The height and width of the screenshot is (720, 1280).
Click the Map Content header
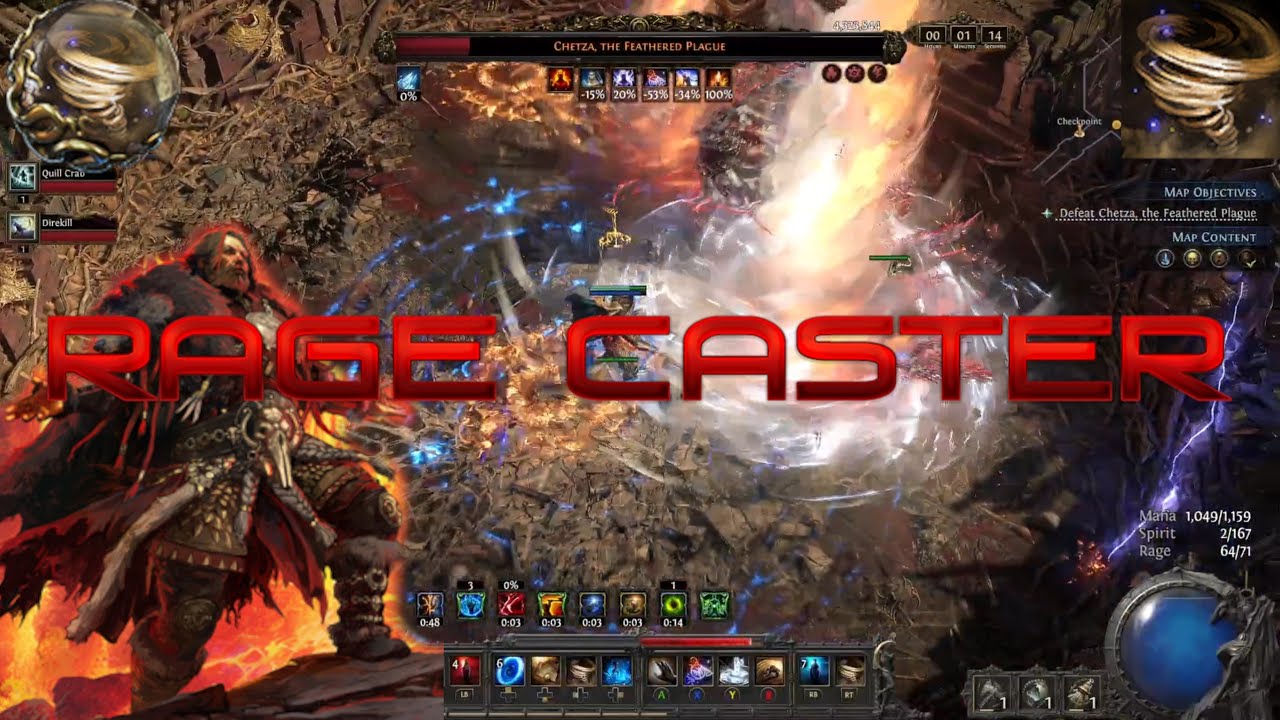click(1213, 237)
